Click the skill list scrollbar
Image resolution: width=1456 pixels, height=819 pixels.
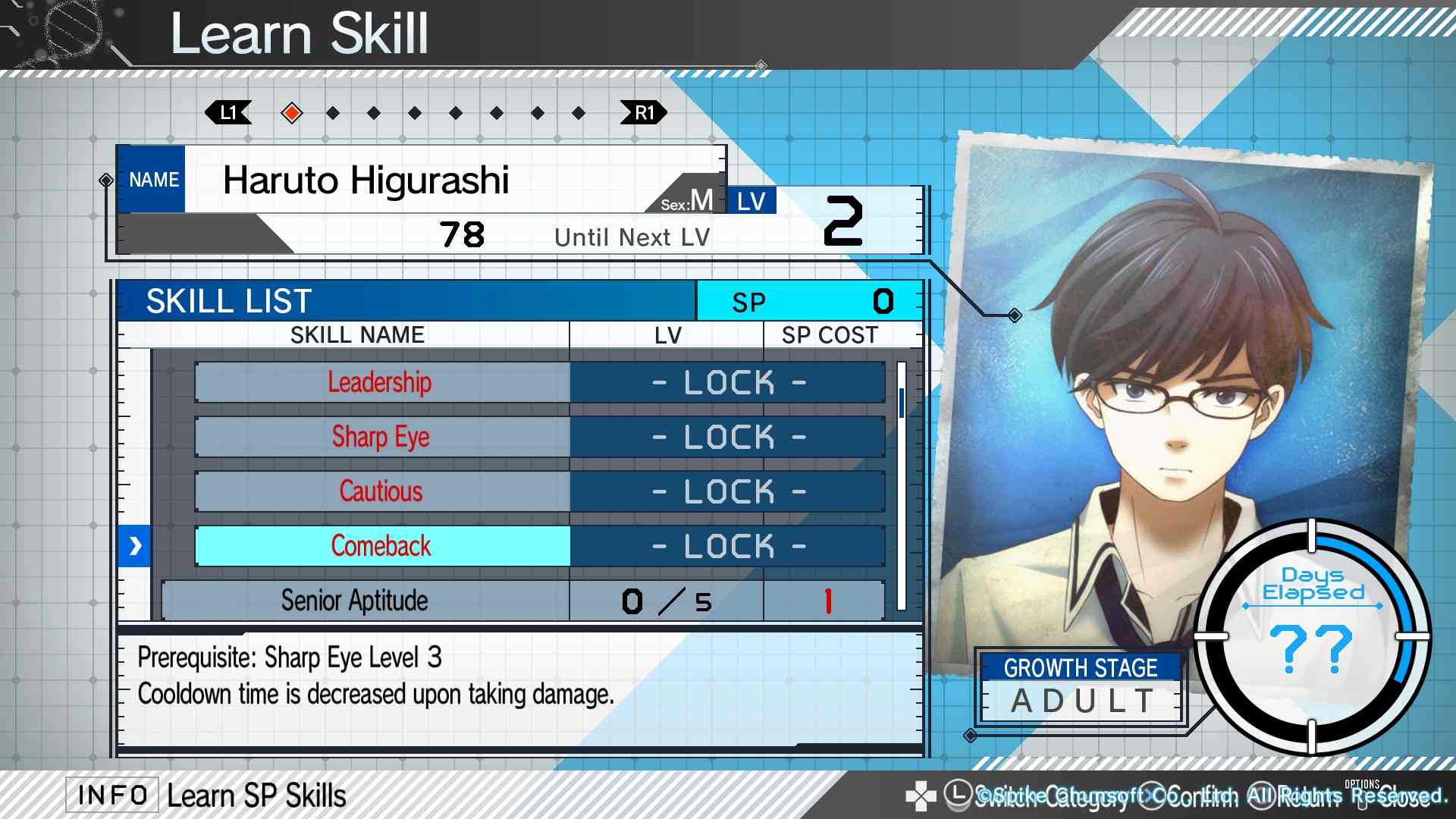tap(902, 485)
